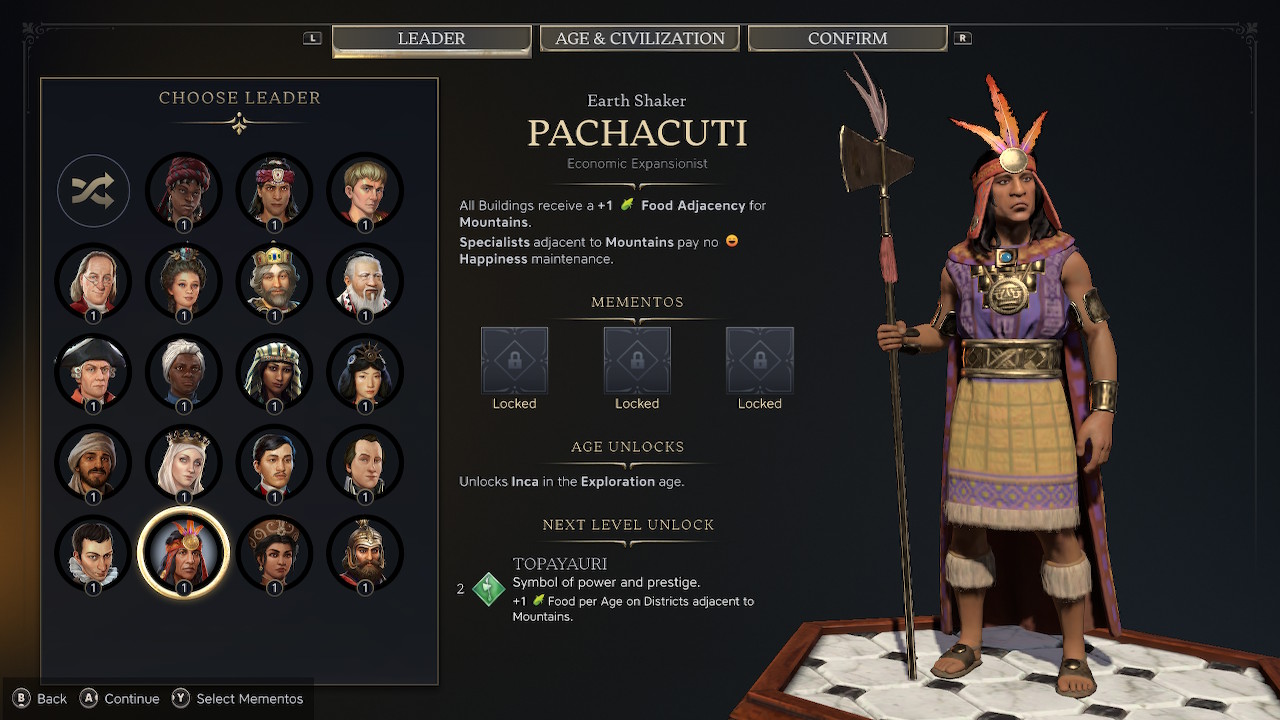Select crowned, bearded Charlemagne

tap(274, 281)
